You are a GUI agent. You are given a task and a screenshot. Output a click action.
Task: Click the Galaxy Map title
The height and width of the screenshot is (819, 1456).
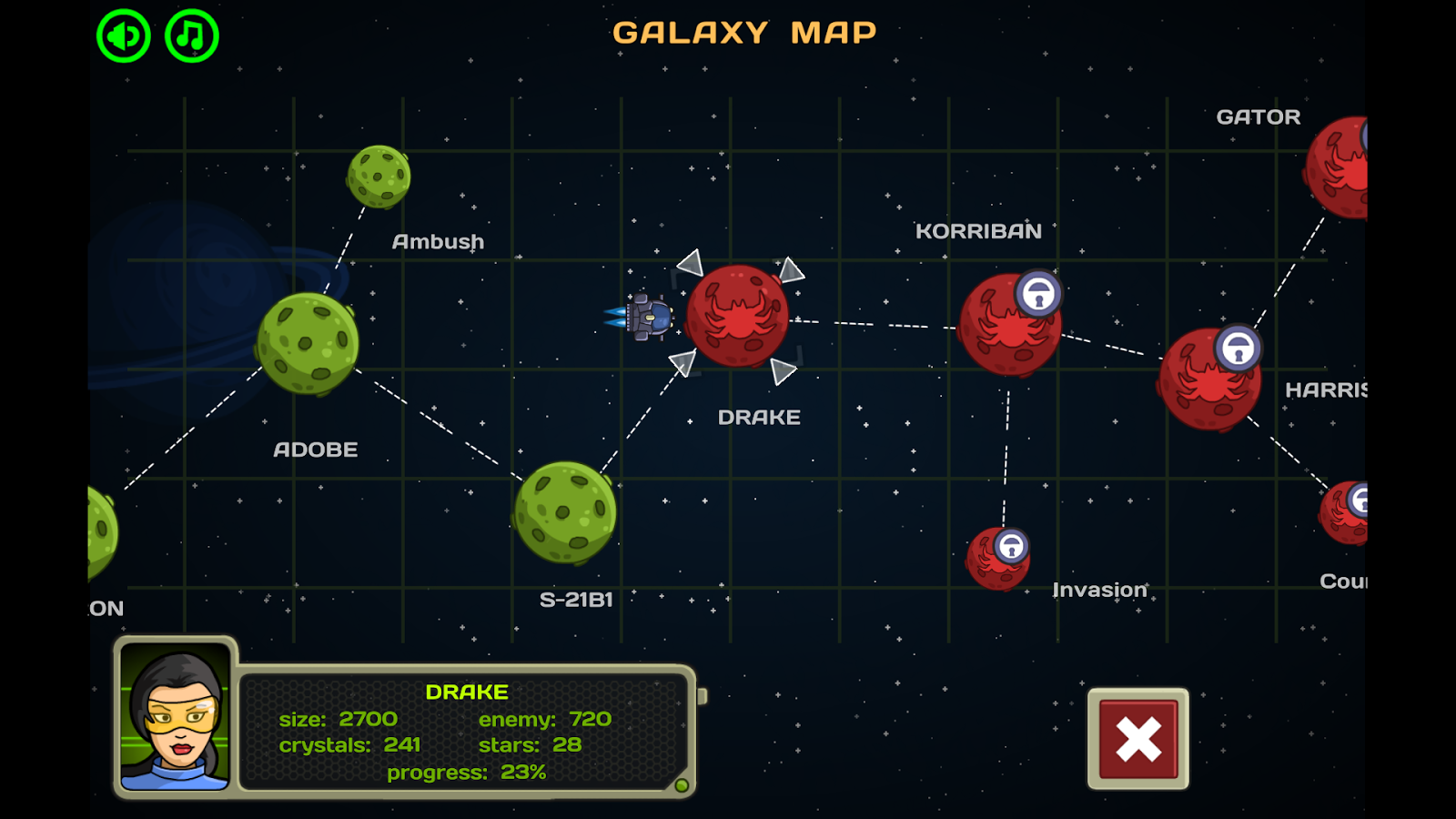(x=745, y=32)
